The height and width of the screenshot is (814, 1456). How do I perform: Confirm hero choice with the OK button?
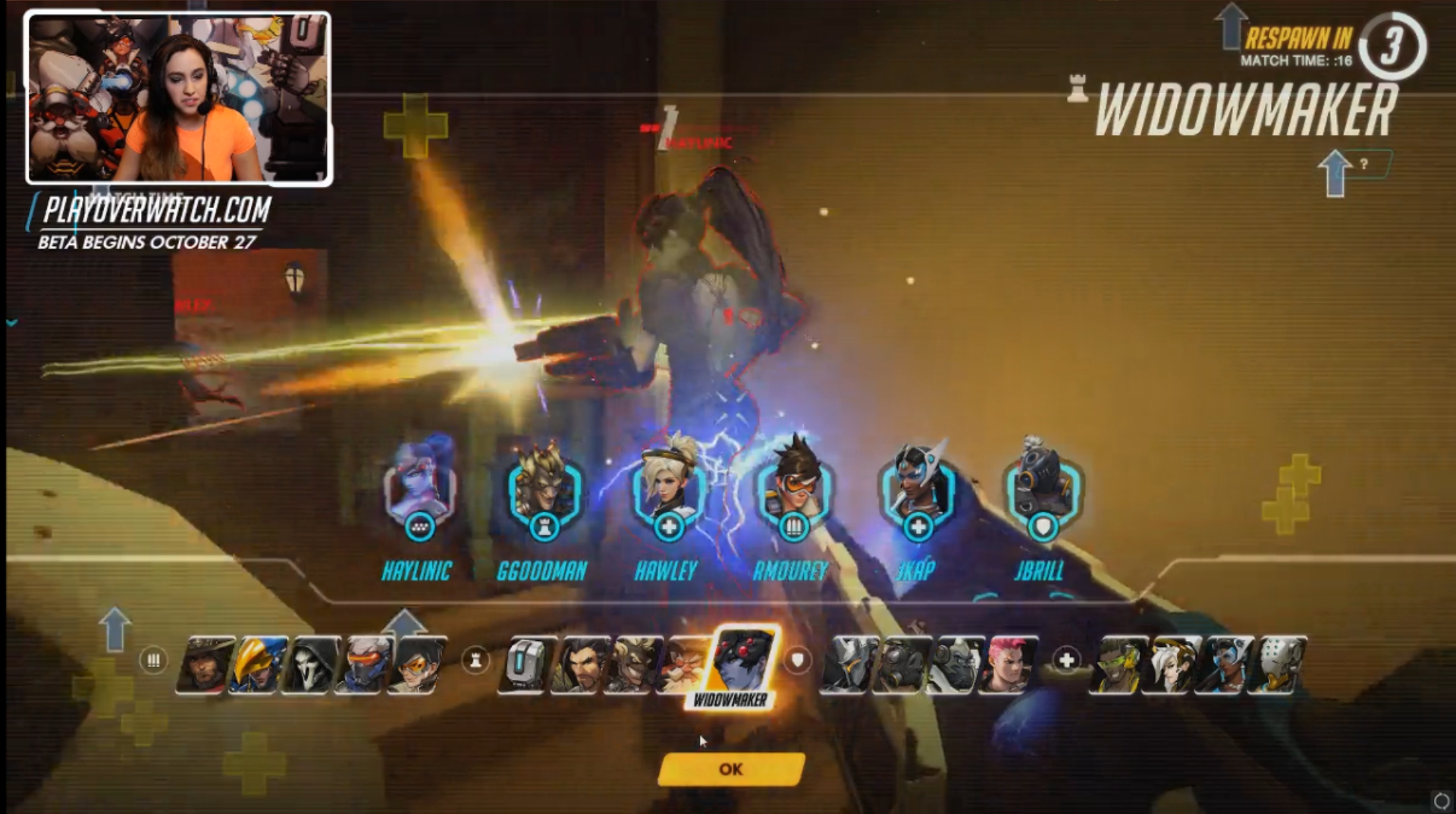(x=731, y=769)
